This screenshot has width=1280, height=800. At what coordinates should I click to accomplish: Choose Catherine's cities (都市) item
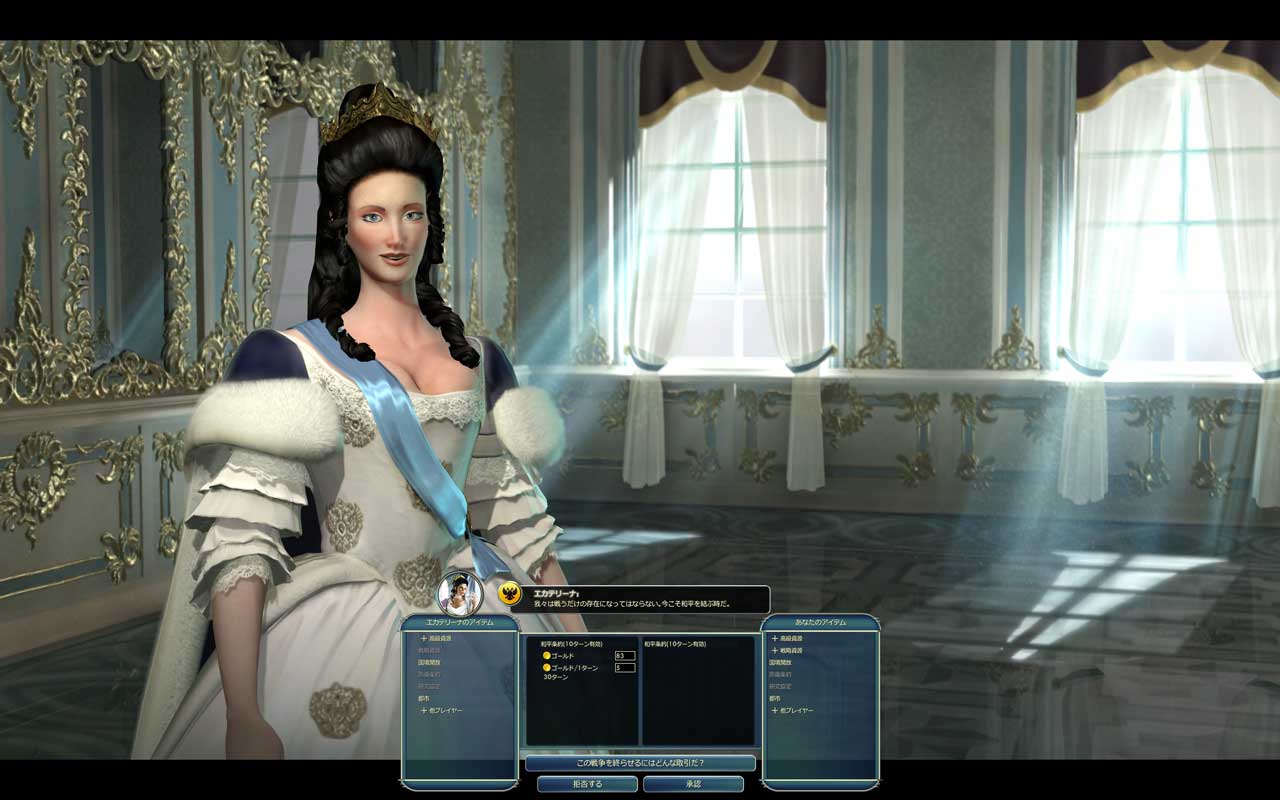[424, 698]
